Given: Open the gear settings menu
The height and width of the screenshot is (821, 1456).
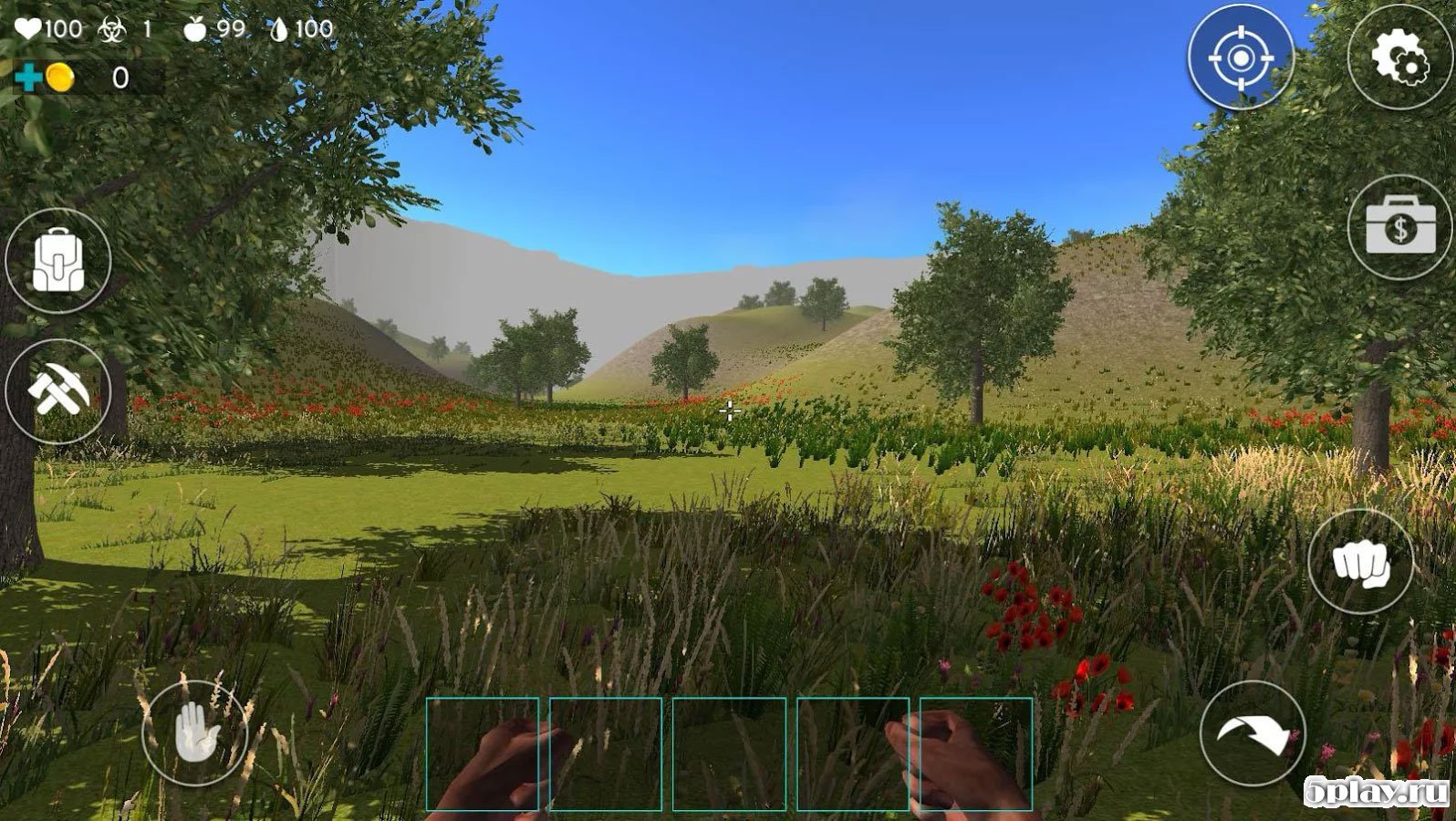Looking at the screenshot, I should point(1400,57).
